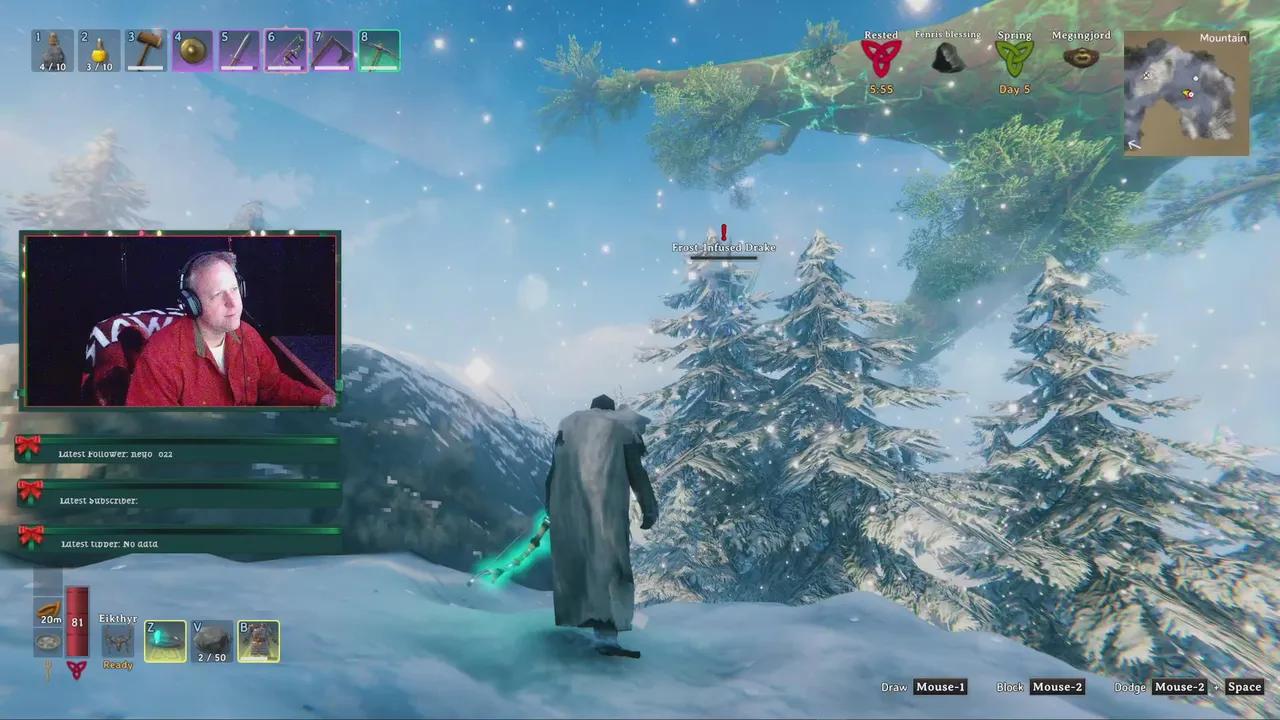Select hotbar slot 1 with the flask

[x=53, y=51]
